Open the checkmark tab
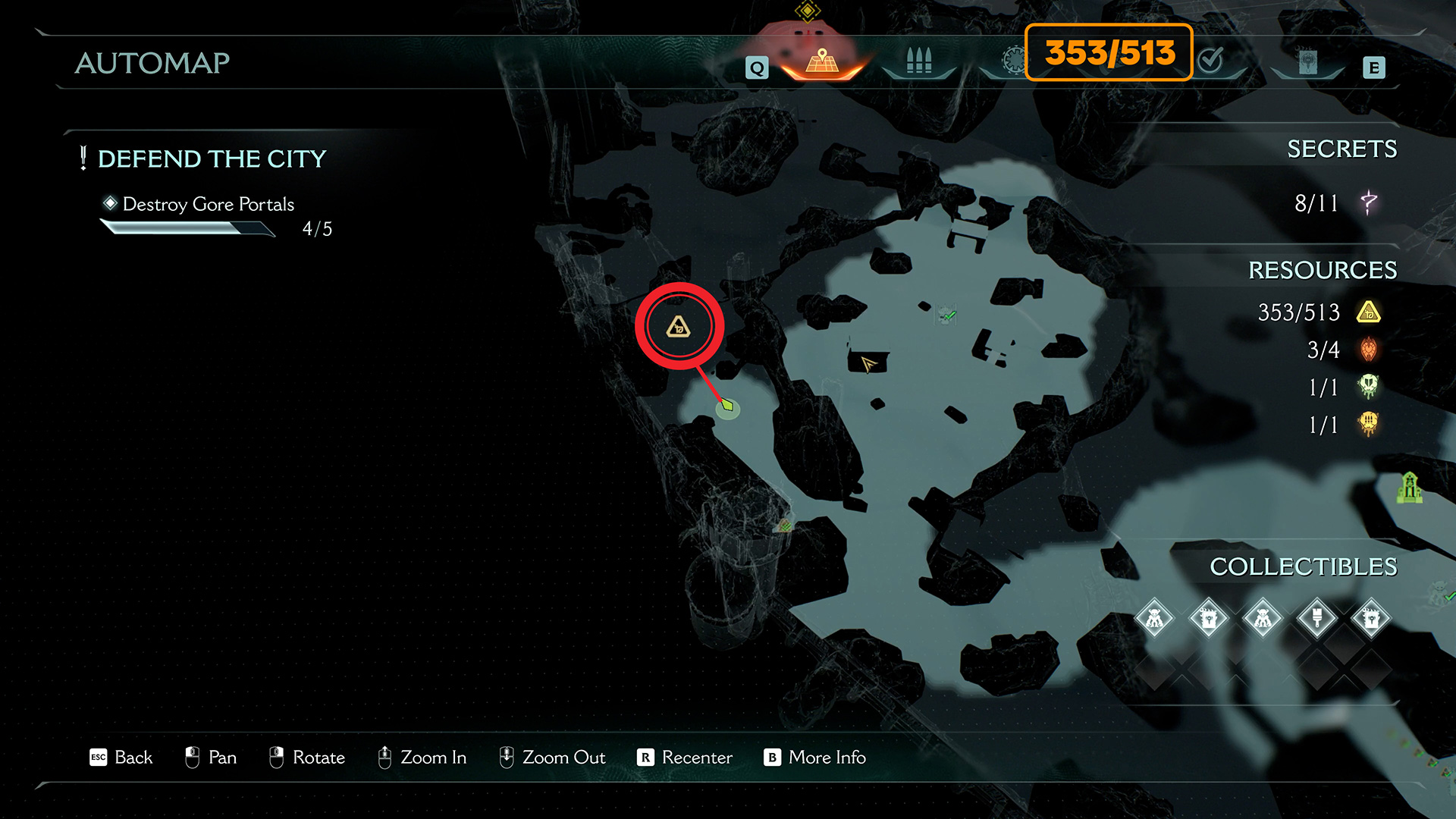The image size is (1456, 819). pos(1211,59)
